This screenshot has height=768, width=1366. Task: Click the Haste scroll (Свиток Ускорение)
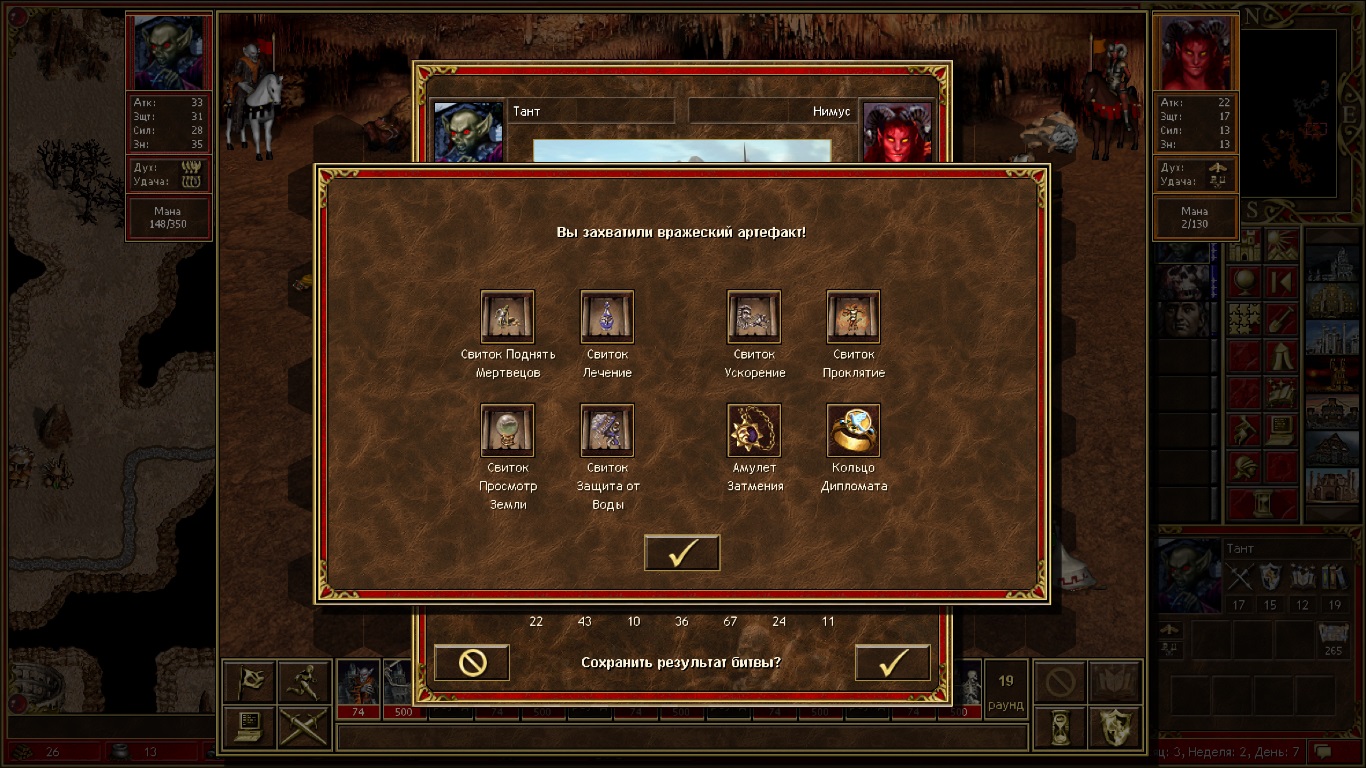point(754,317)
